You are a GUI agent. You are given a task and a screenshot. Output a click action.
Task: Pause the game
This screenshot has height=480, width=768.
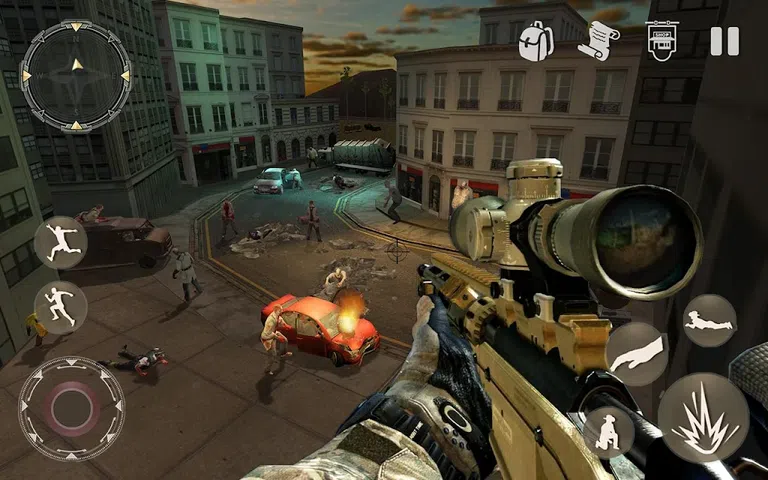point(724,41)
